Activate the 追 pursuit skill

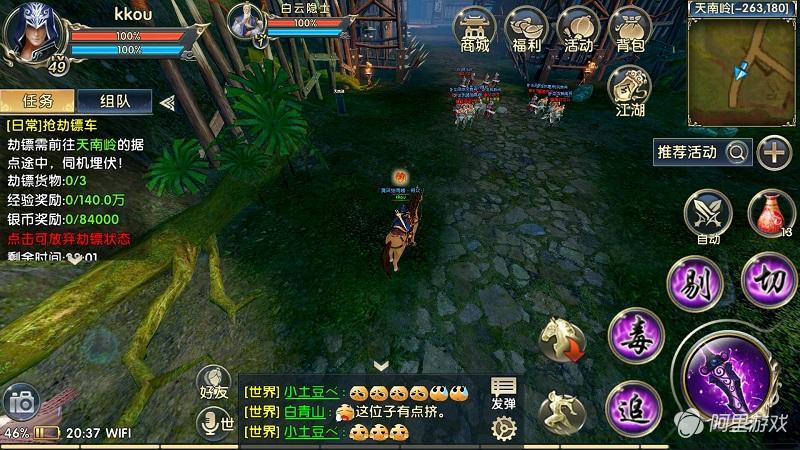[634, 407]
